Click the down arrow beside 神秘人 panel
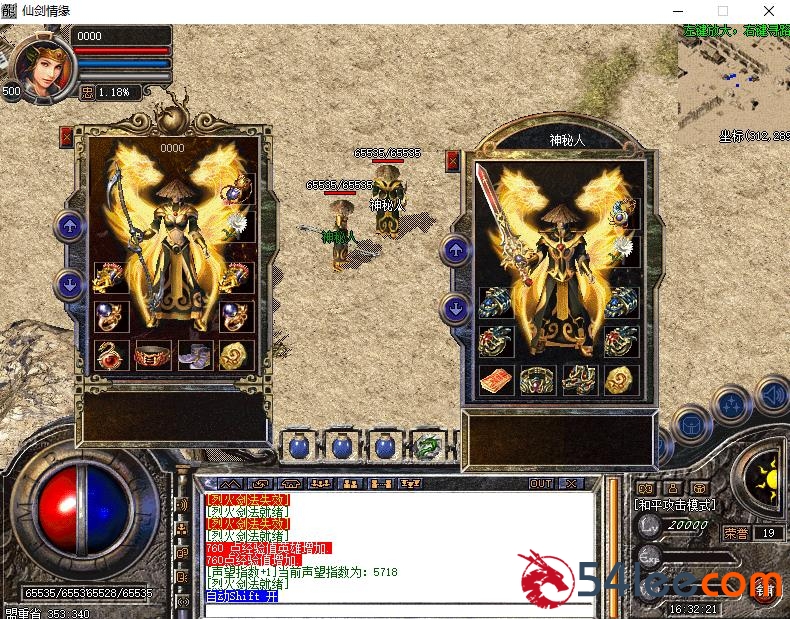 (x=455, y=308)
